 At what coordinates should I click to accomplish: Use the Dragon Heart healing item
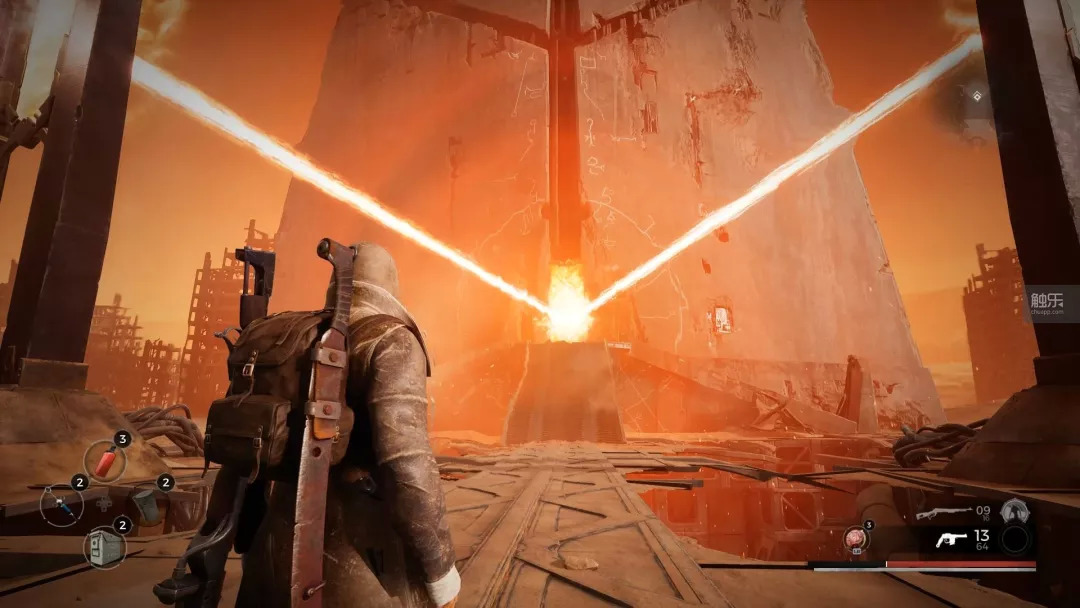pyautogui.click(x=855, y=540)
